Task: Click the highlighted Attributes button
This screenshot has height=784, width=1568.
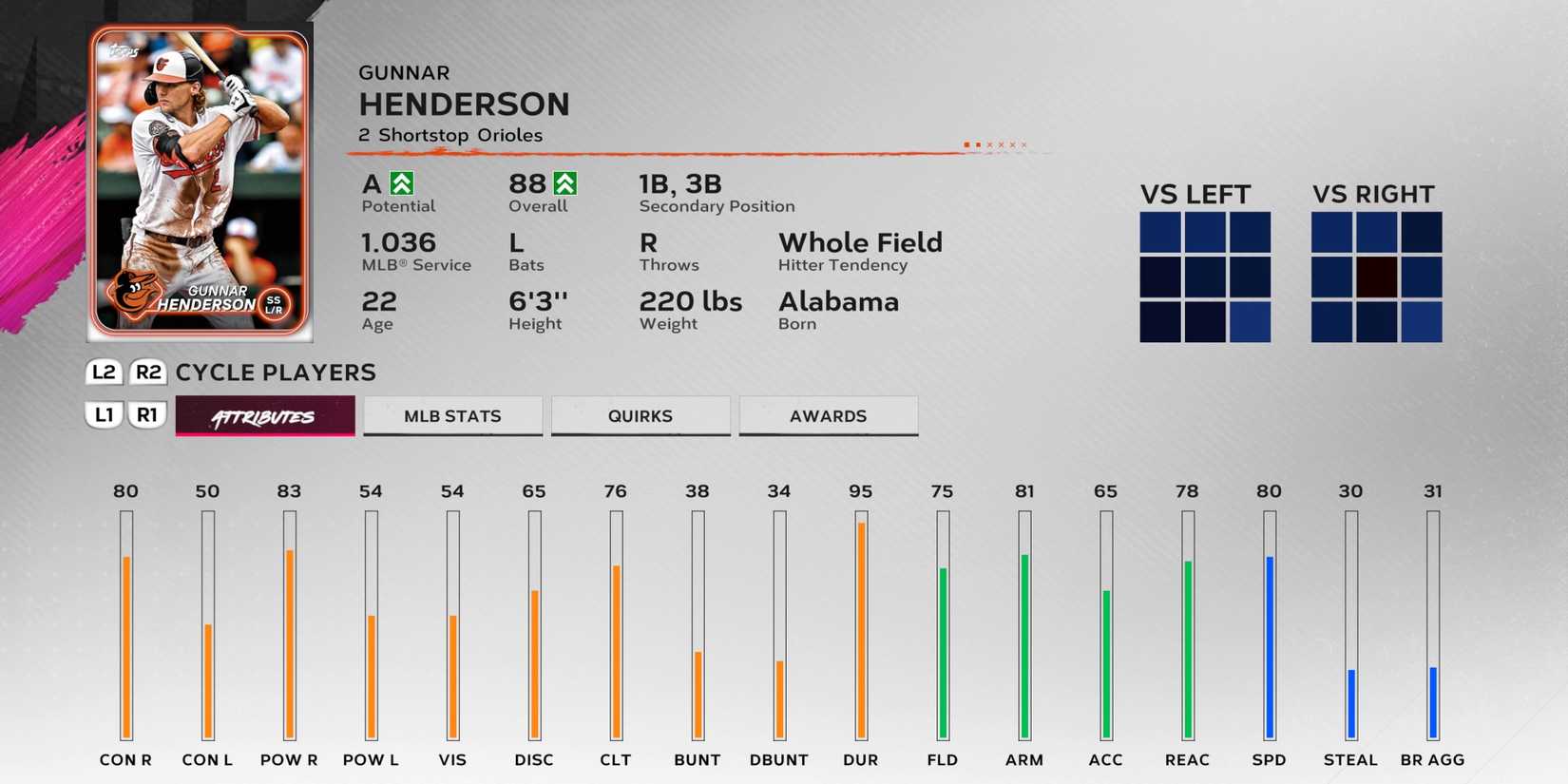Action: pyautogui.click(x=263, y=415)
